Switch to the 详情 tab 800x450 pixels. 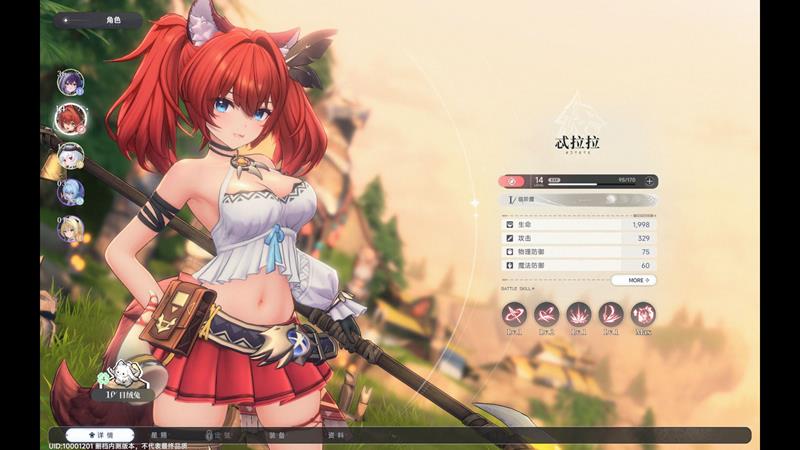[x=100, y=436]
